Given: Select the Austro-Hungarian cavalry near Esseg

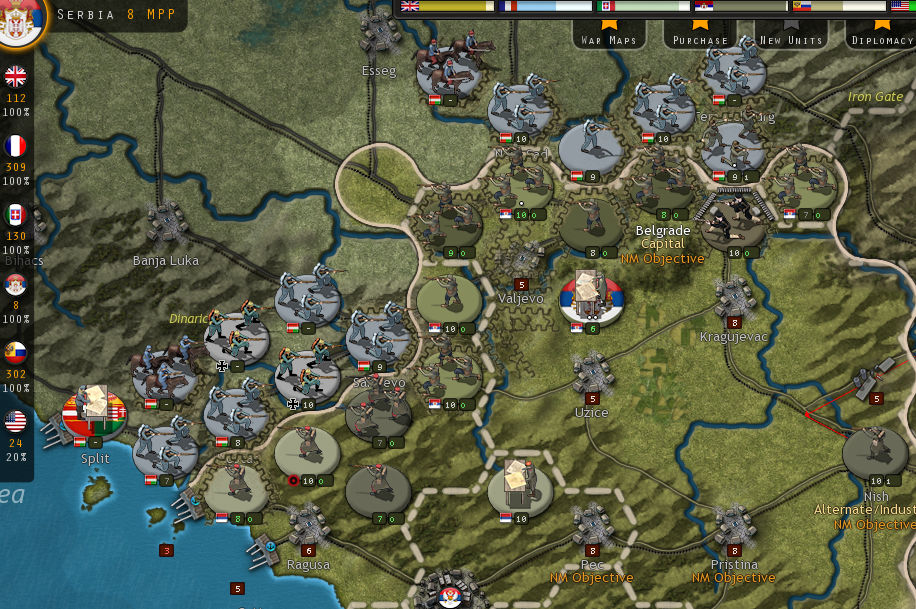Looking at the screenshot, I should coord(449,70).
